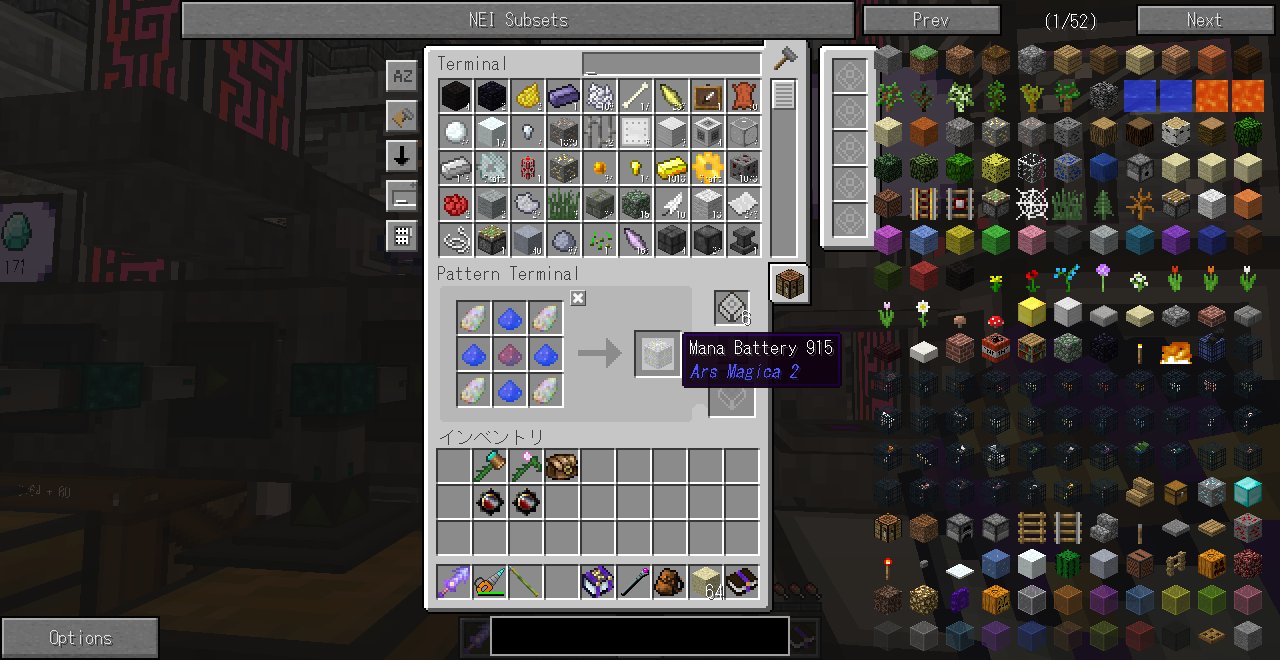1280x660 pixels.
Task: Select the purple centre item in the pattern grid
Action: click(x=511, y=354)
